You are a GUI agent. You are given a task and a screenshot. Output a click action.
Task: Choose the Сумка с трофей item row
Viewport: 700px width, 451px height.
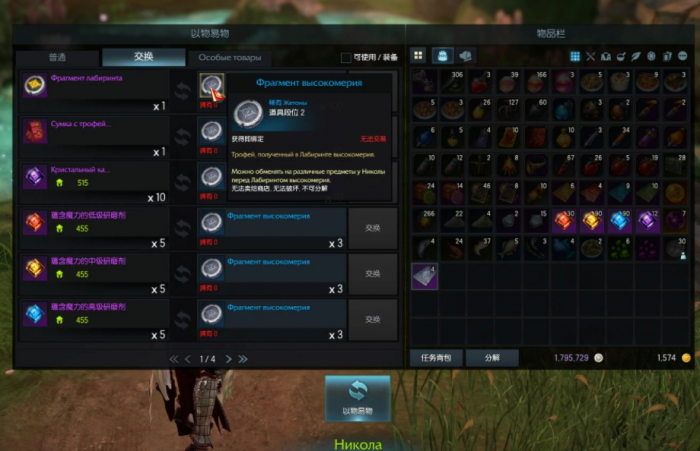95,134
